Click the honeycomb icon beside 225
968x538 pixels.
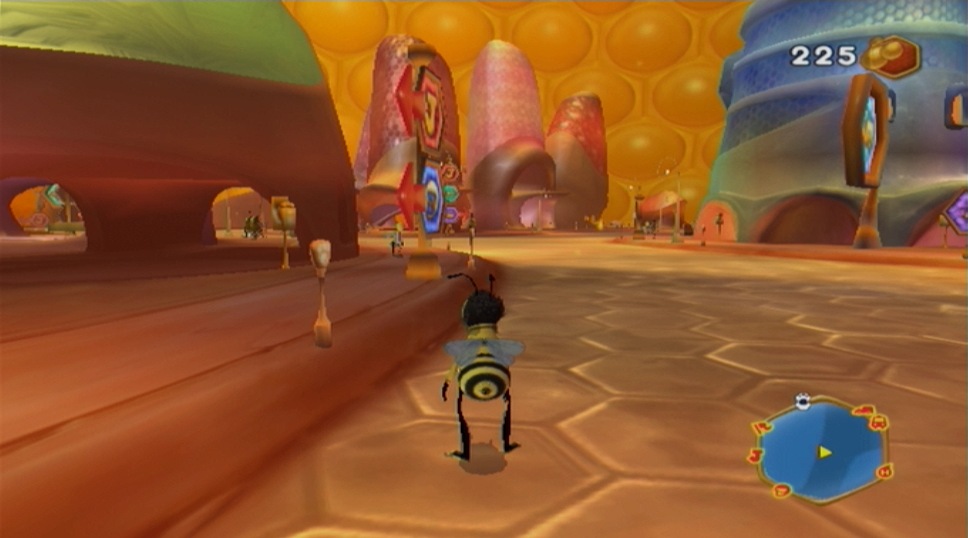[x=889, y=56]
